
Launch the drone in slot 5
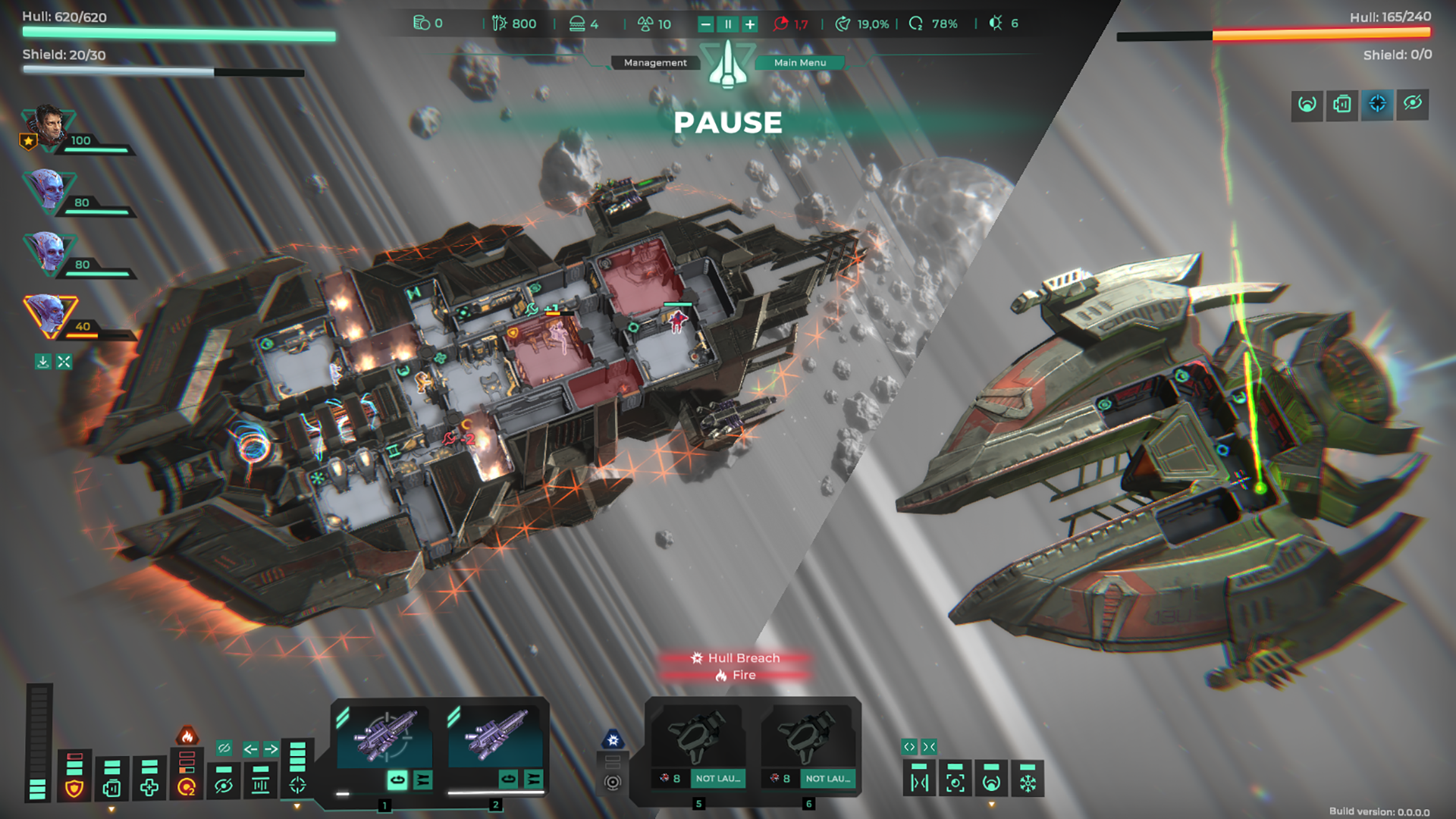click(x=717, y=779)
